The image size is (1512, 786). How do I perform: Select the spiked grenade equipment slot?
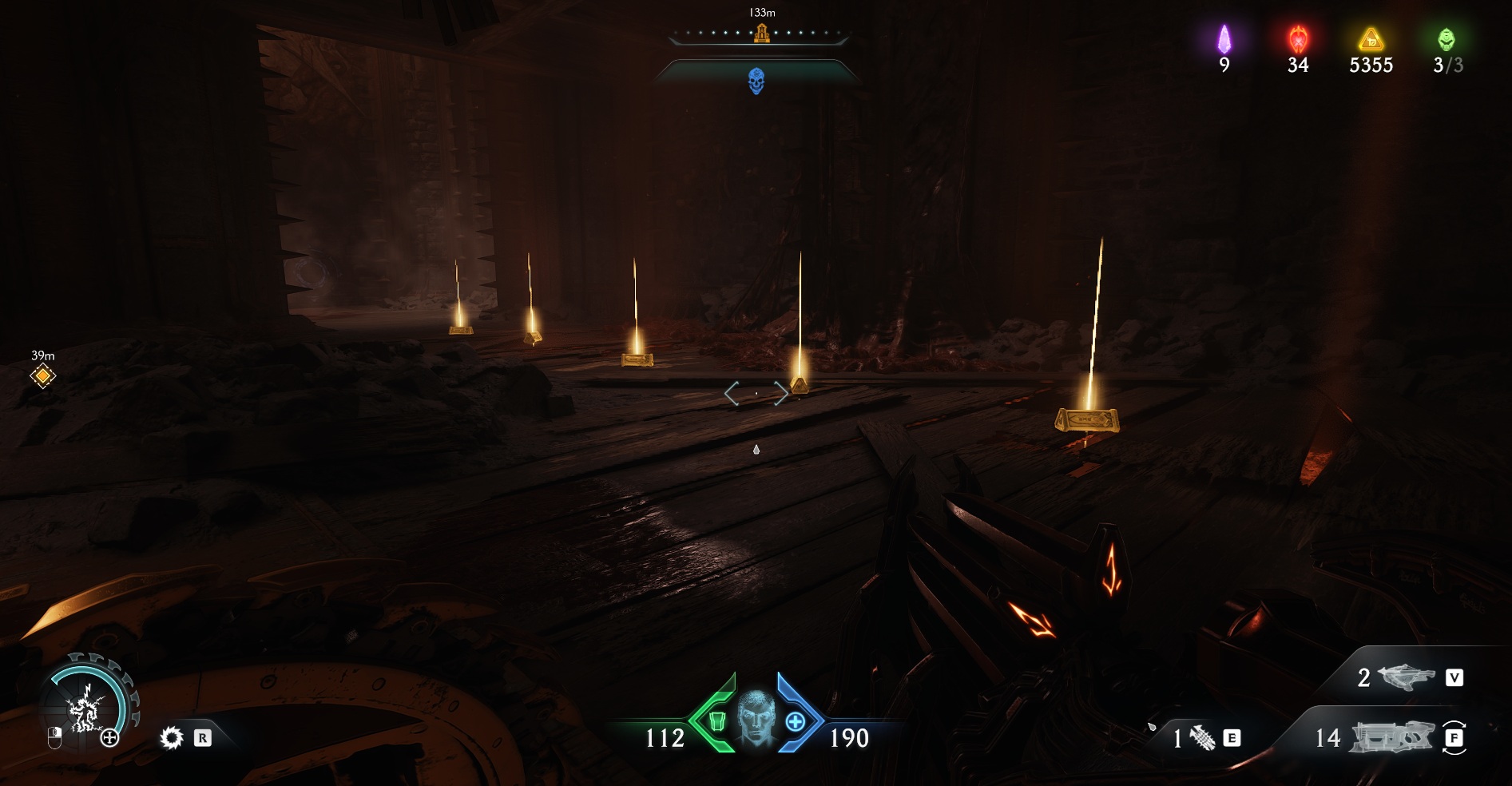(x=1203, y=738)
